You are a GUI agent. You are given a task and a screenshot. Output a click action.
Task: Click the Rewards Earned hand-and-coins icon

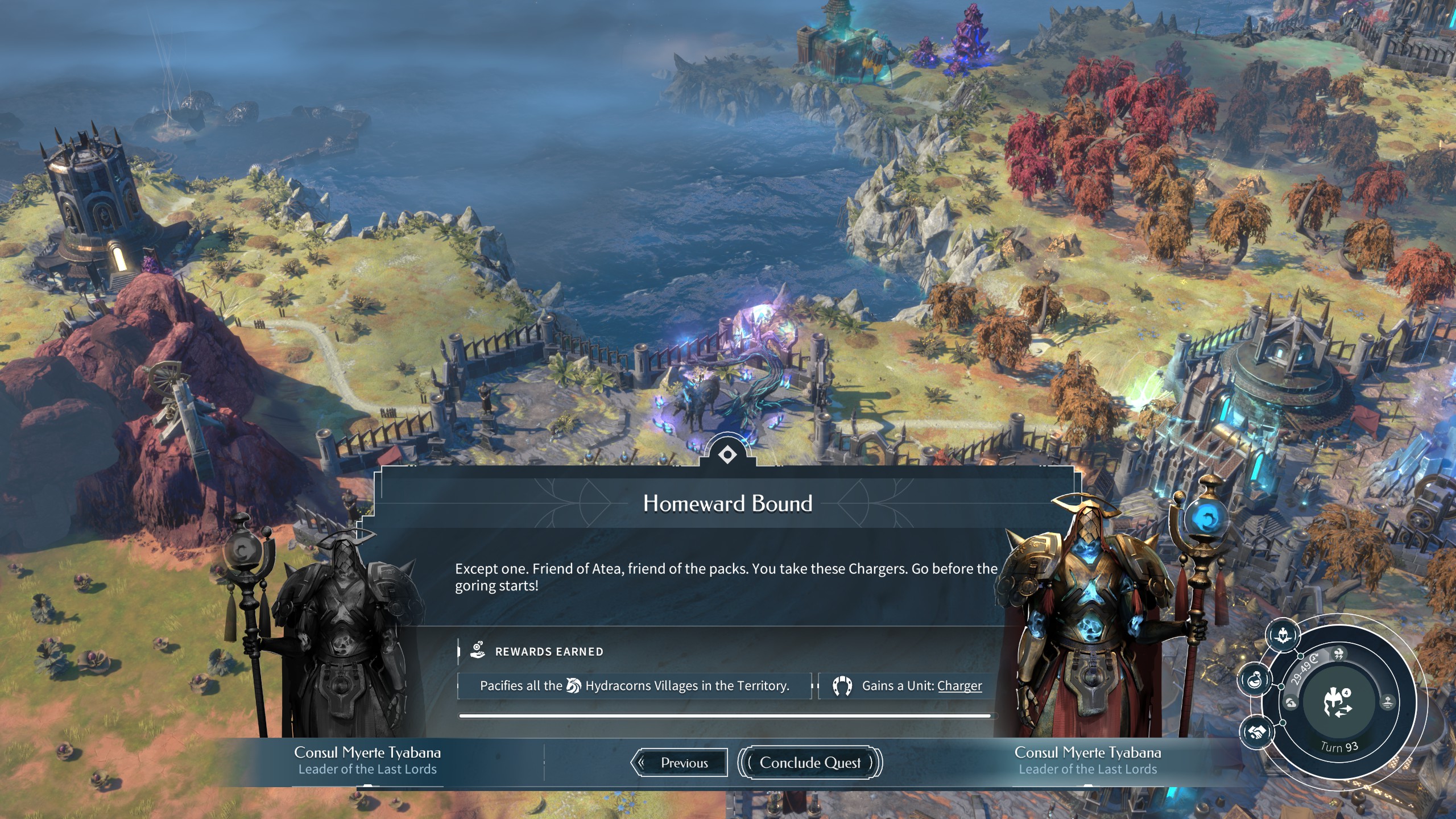(477, 651)
